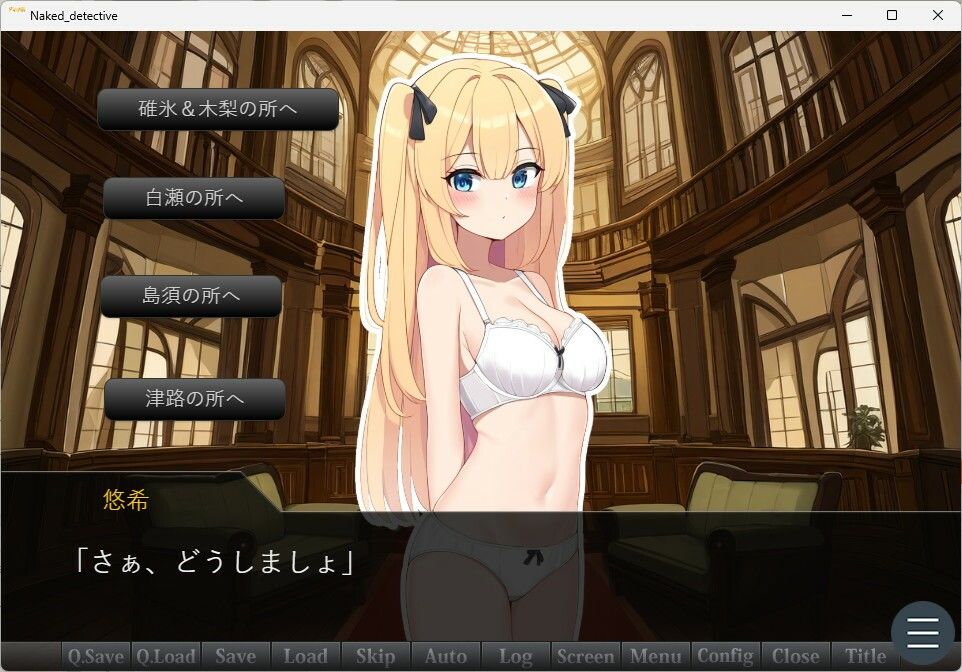Choose the 碓氷＆木梨の所へ option

(218, 110)
